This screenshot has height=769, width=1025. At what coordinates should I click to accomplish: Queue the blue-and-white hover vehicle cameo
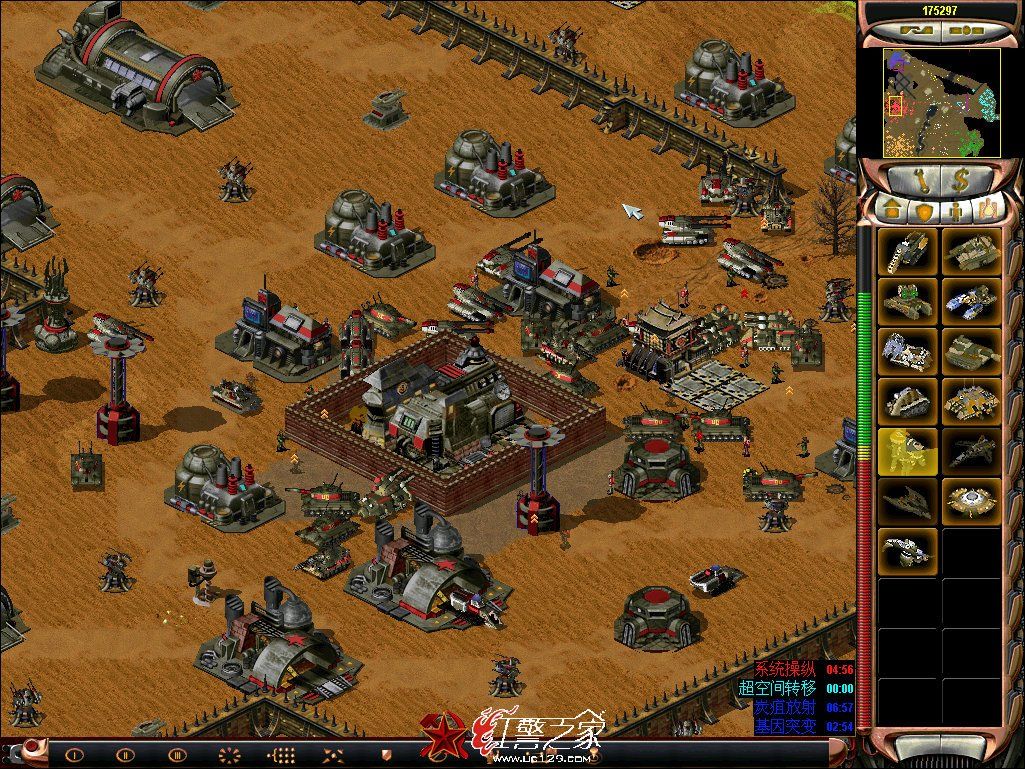970,300
